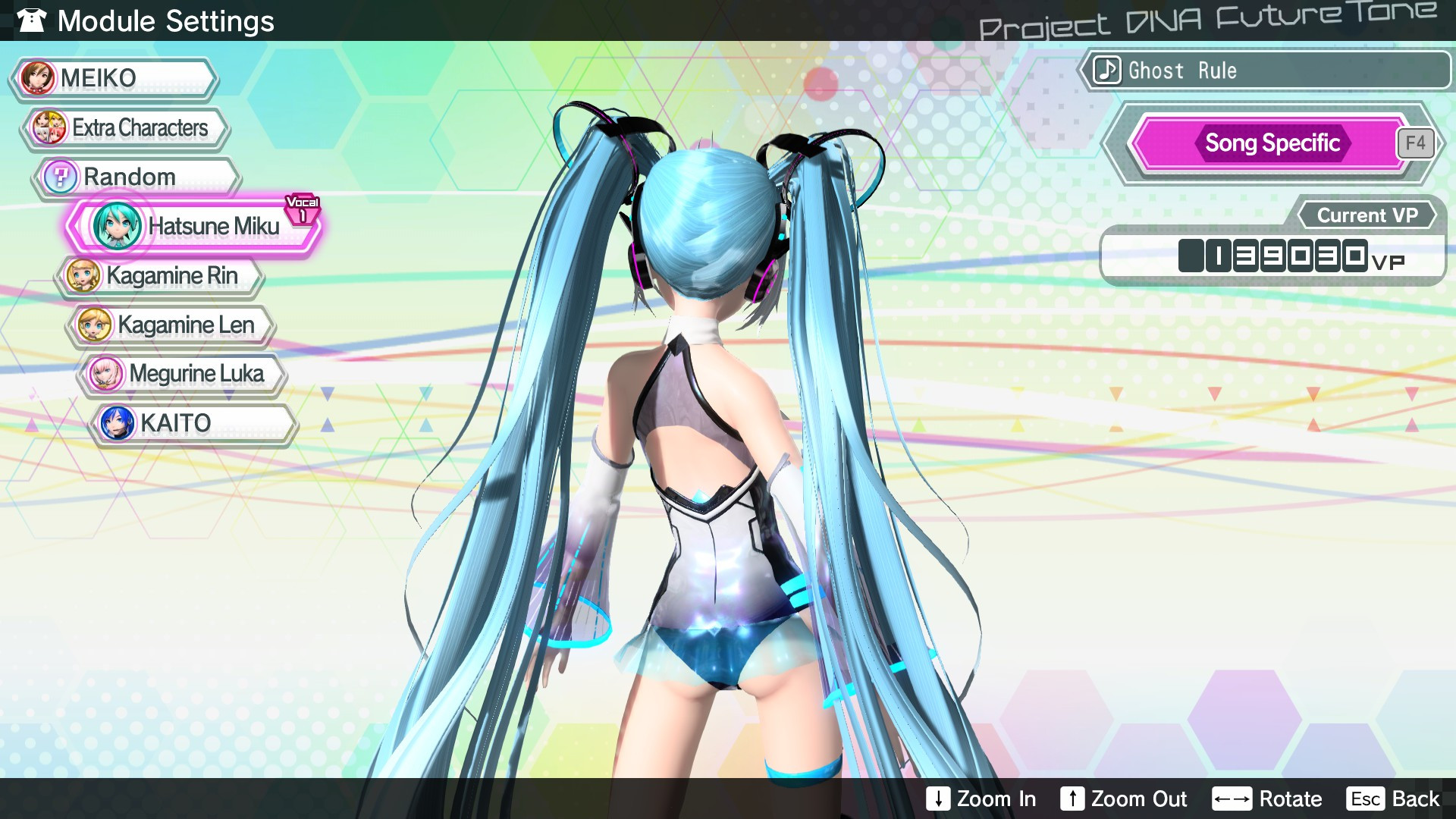
Task: Toggle the Song Specific module setting
Action: click(1272, 143)
